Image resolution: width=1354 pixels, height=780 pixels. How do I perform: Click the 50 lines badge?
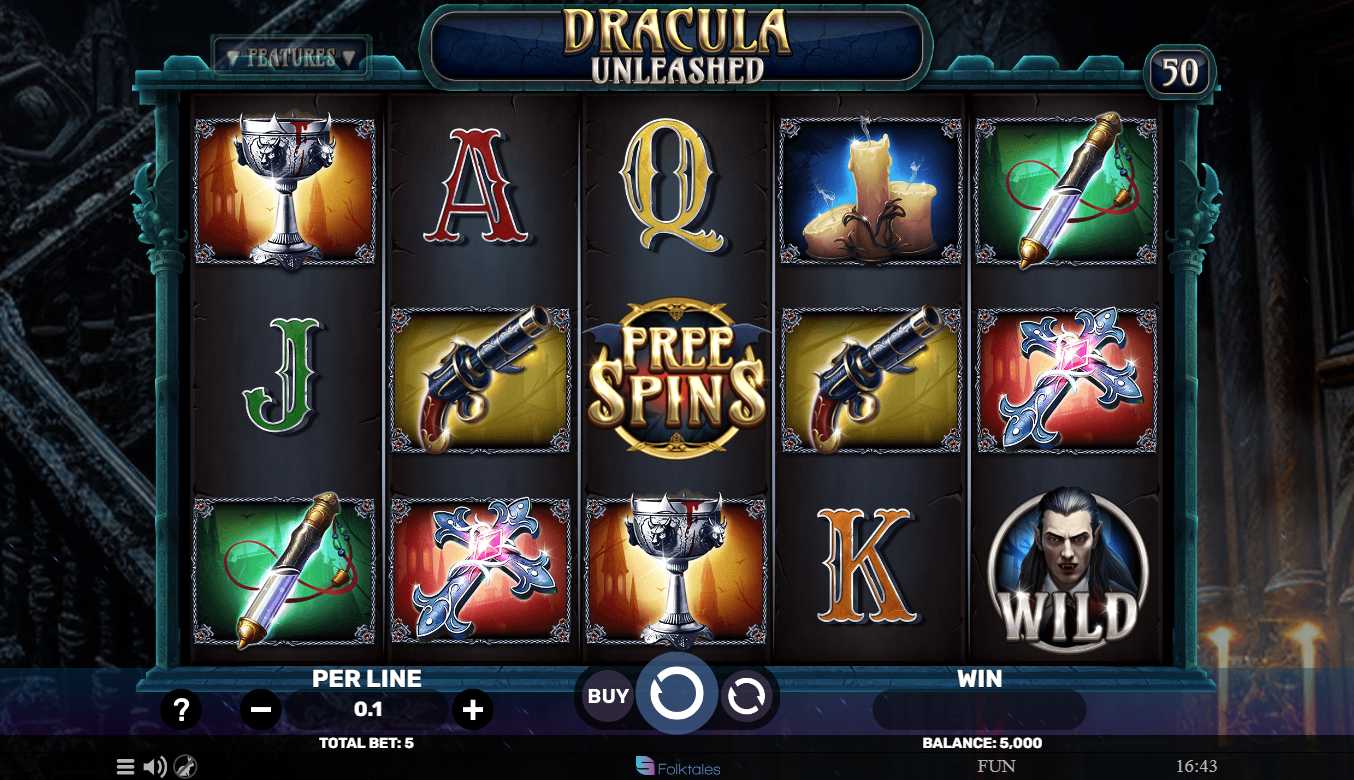pyautogui.click(x=1180, y=73)
